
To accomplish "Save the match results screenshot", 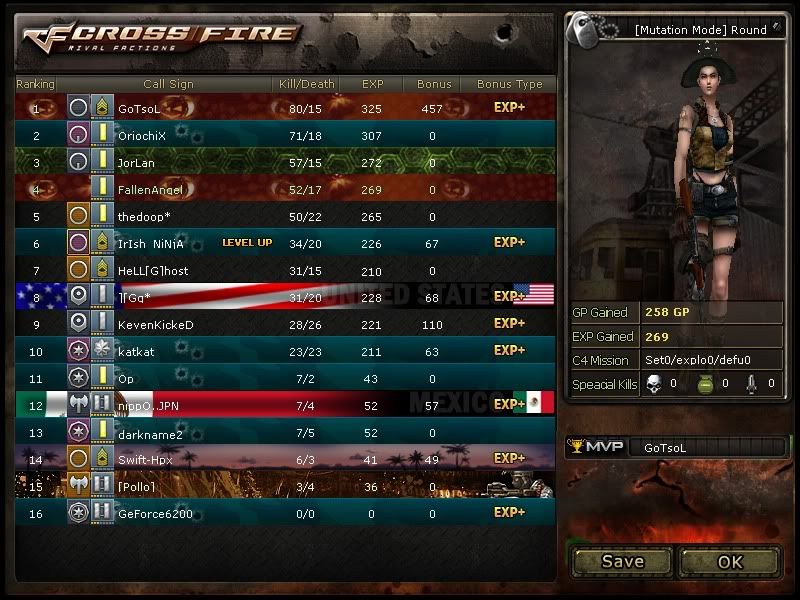I will click(x=622, y=561).
